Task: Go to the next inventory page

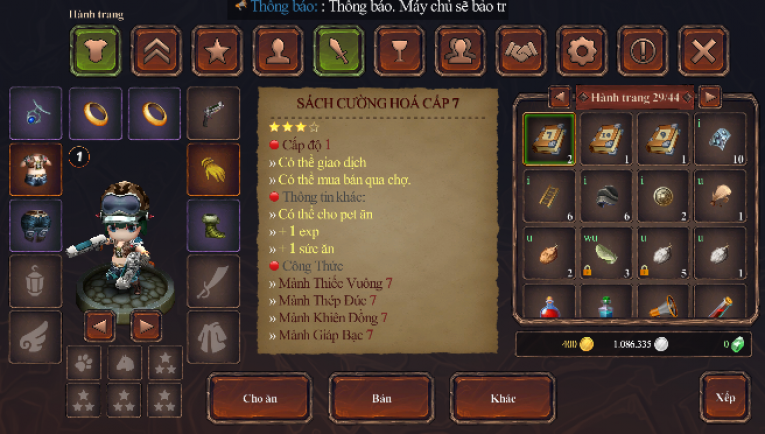Action: (710, 97)
